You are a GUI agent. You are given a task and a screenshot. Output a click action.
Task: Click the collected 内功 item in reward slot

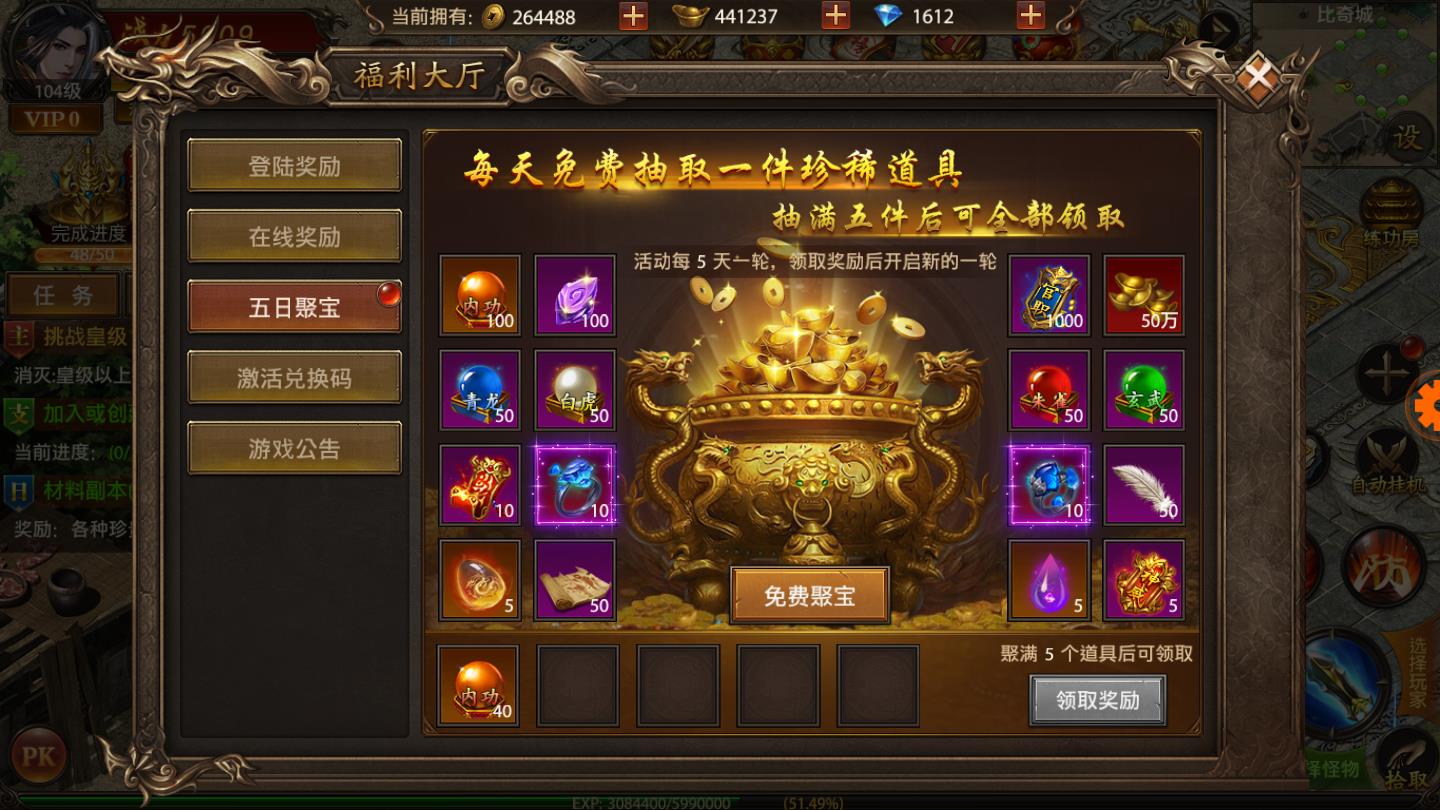tap(479, 684)
